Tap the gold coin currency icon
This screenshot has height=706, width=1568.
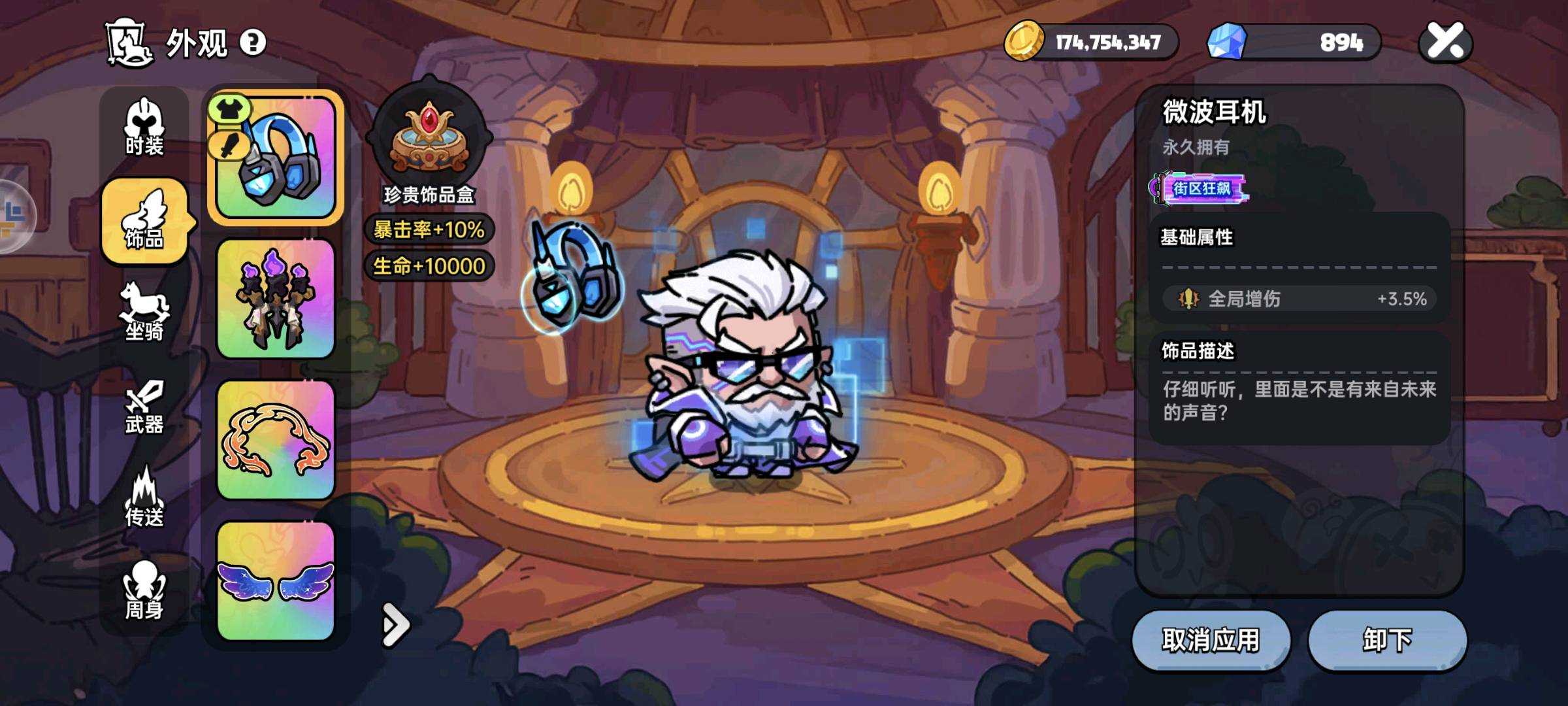click(1024, 41)
